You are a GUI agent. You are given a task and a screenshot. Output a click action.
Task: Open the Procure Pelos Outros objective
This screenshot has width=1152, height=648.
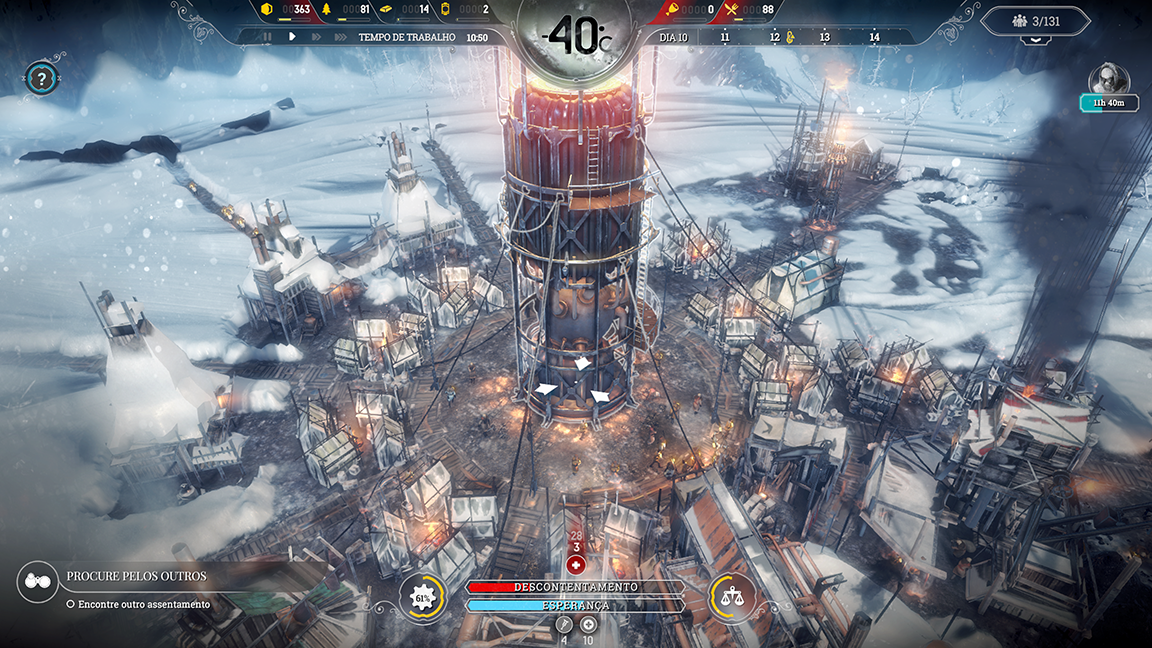[x=137, y=576]
